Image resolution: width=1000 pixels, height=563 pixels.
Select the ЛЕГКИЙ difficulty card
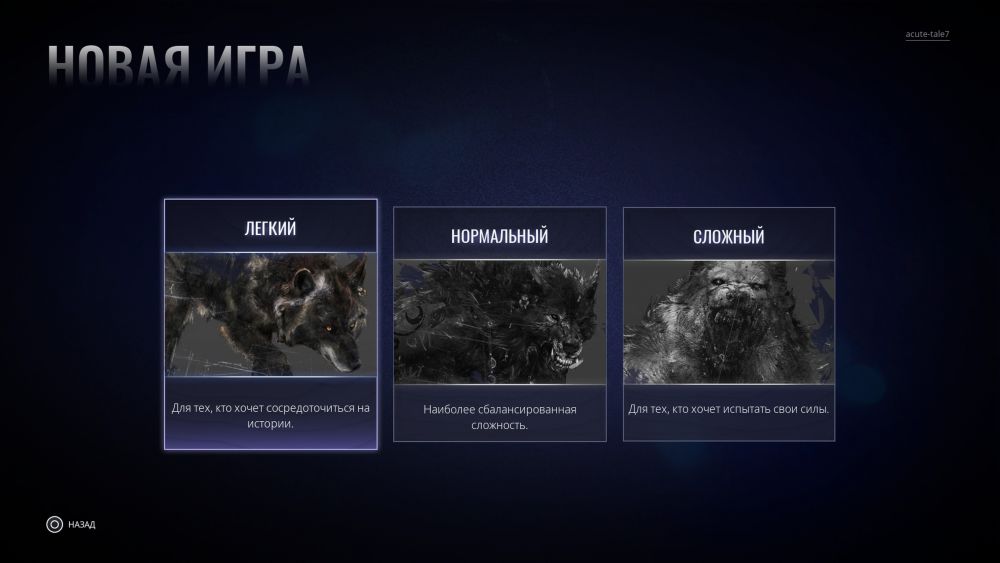(x=271, y=324)
